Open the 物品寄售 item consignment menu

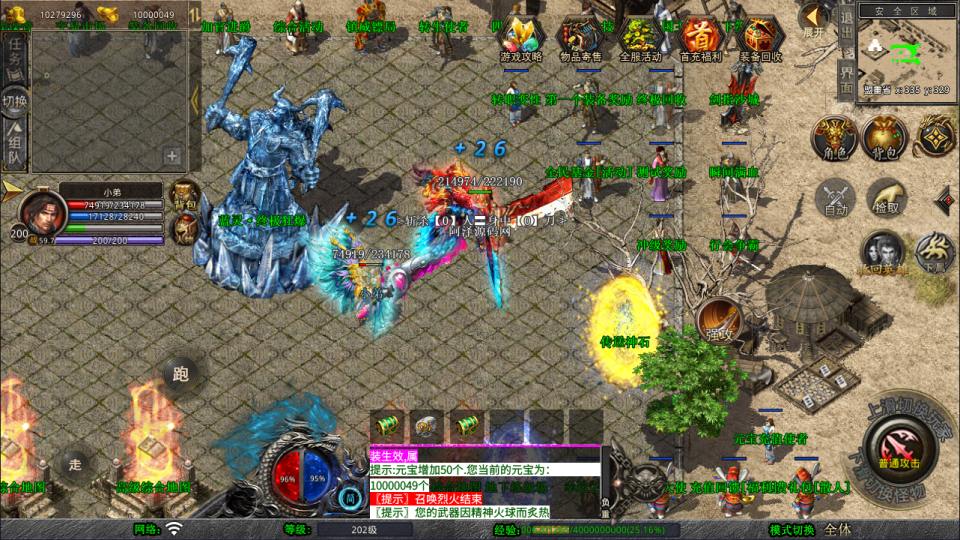pos(581,39)
